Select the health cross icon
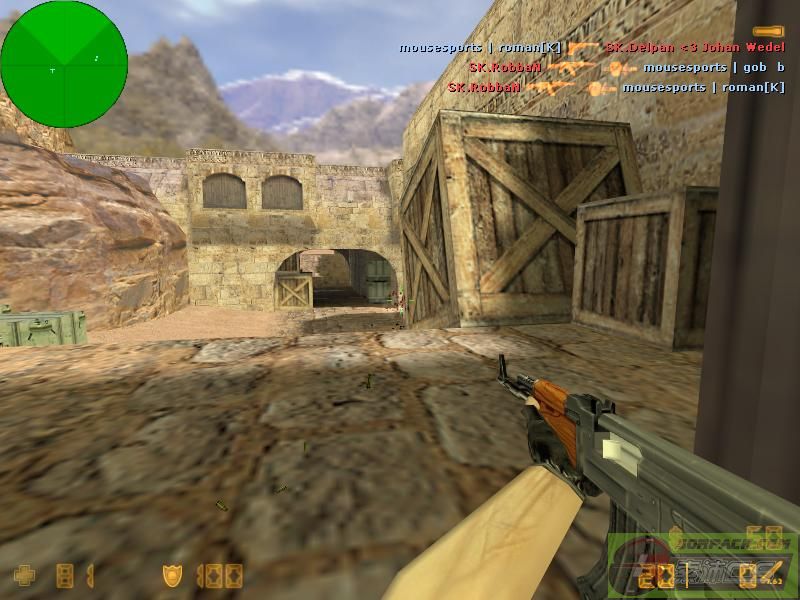Screen dimensions: 800x600 tap(23, 575)
